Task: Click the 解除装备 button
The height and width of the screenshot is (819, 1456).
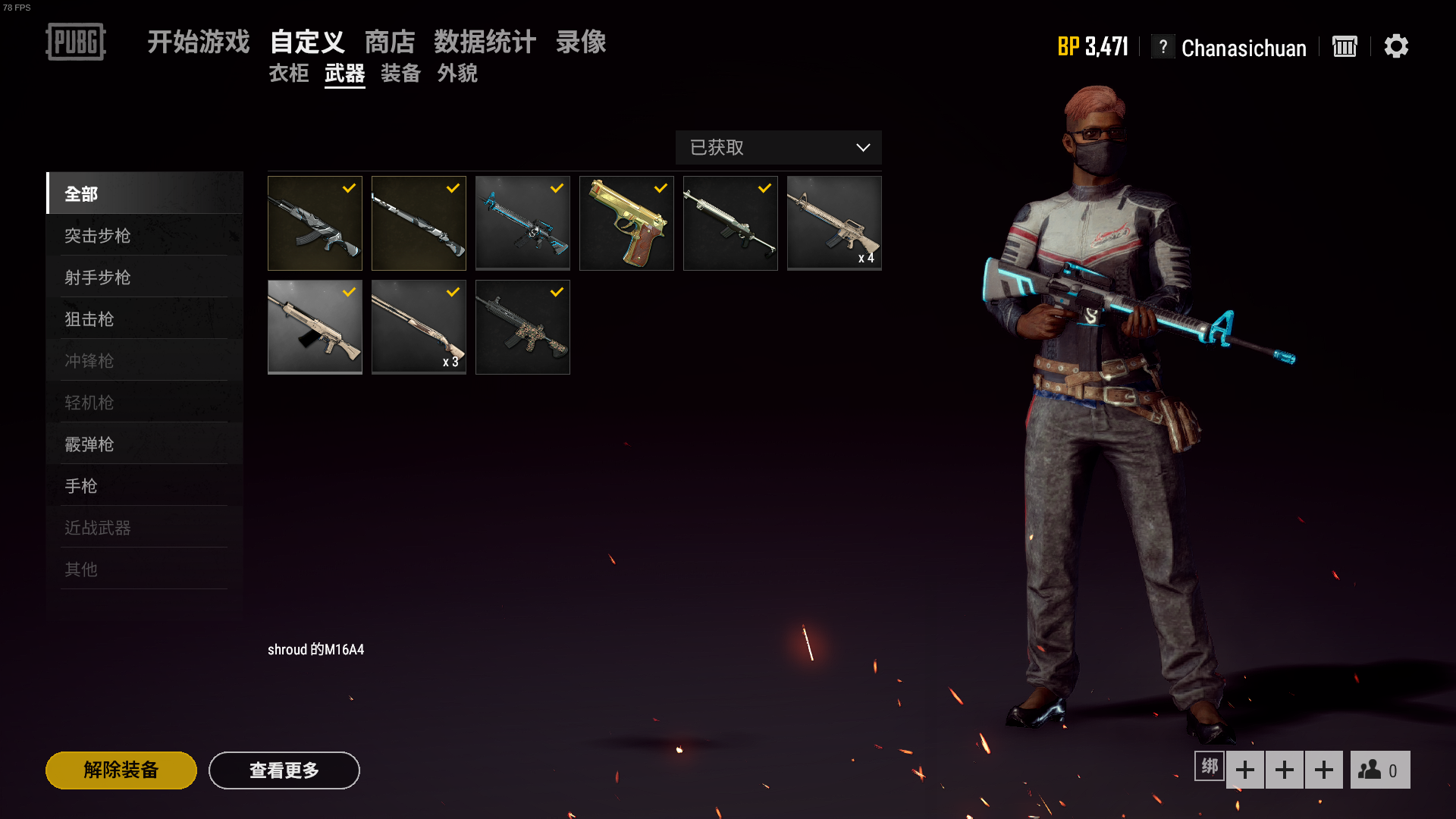Action: (121, 770)
